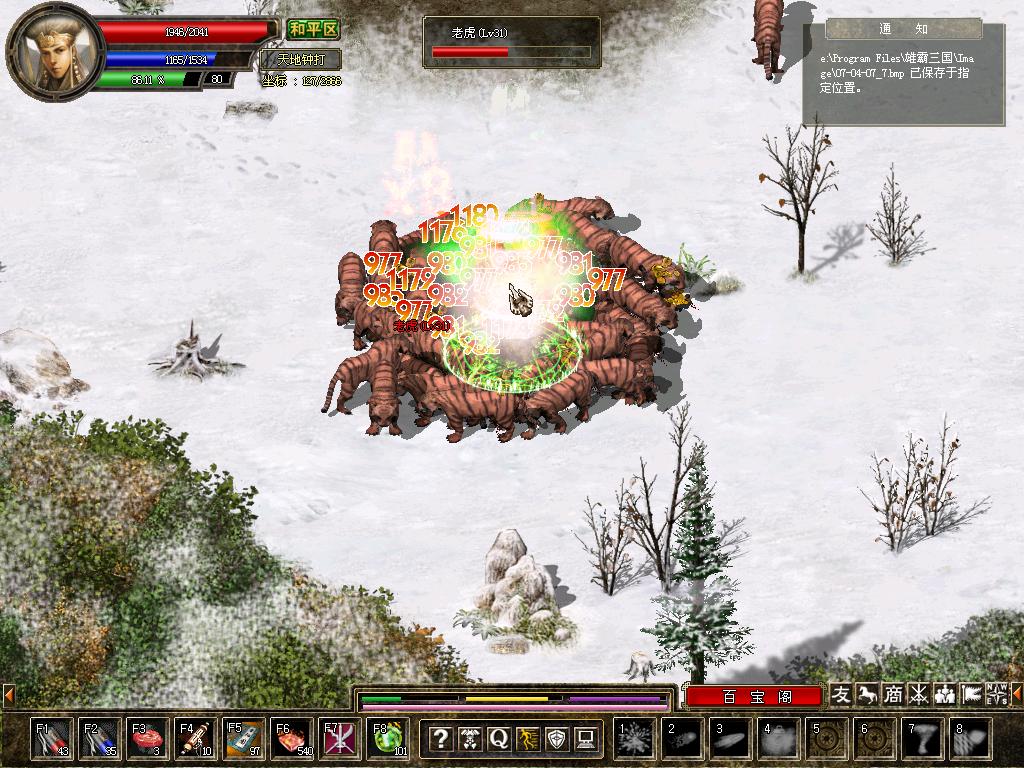Select the F3 red meat item

pyautogui.click(x=146, y=738)
